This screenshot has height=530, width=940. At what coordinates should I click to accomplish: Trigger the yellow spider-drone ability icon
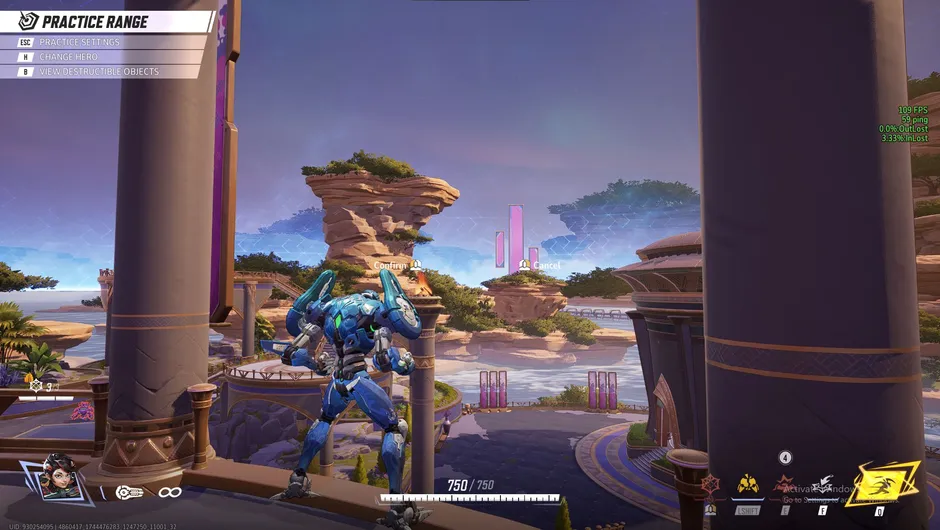[x=747, y=485]
